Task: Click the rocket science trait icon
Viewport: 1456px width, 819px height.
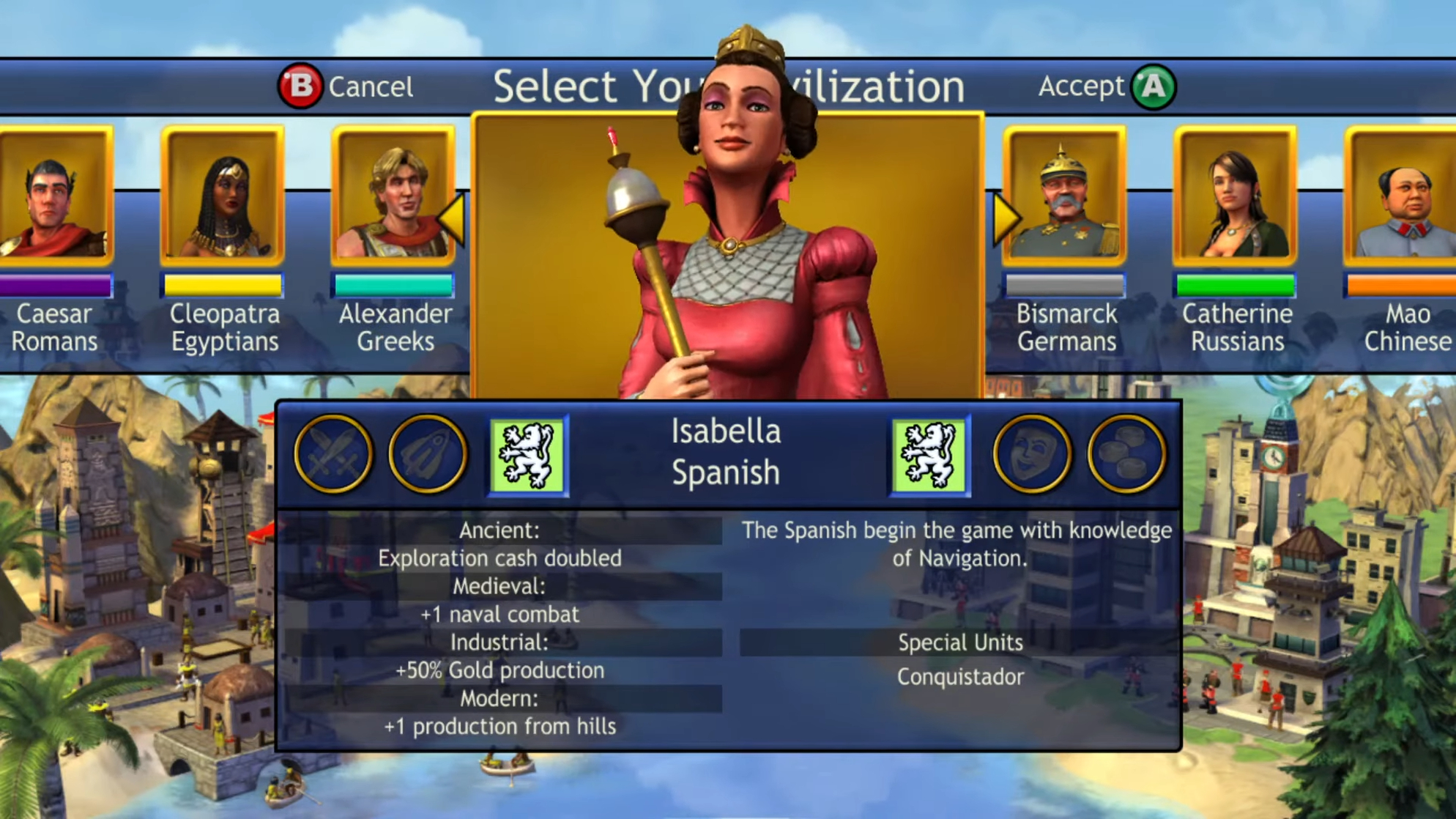Action: 427,454
